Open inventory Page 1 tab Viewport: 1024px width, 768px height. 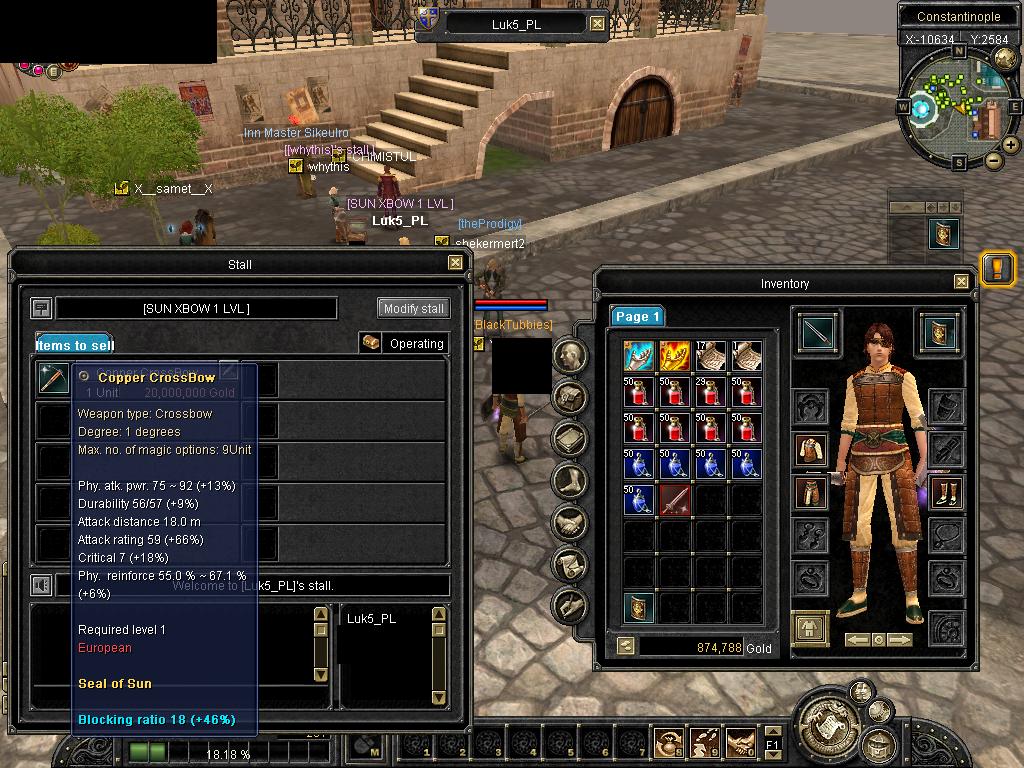(x=638, y=316)
